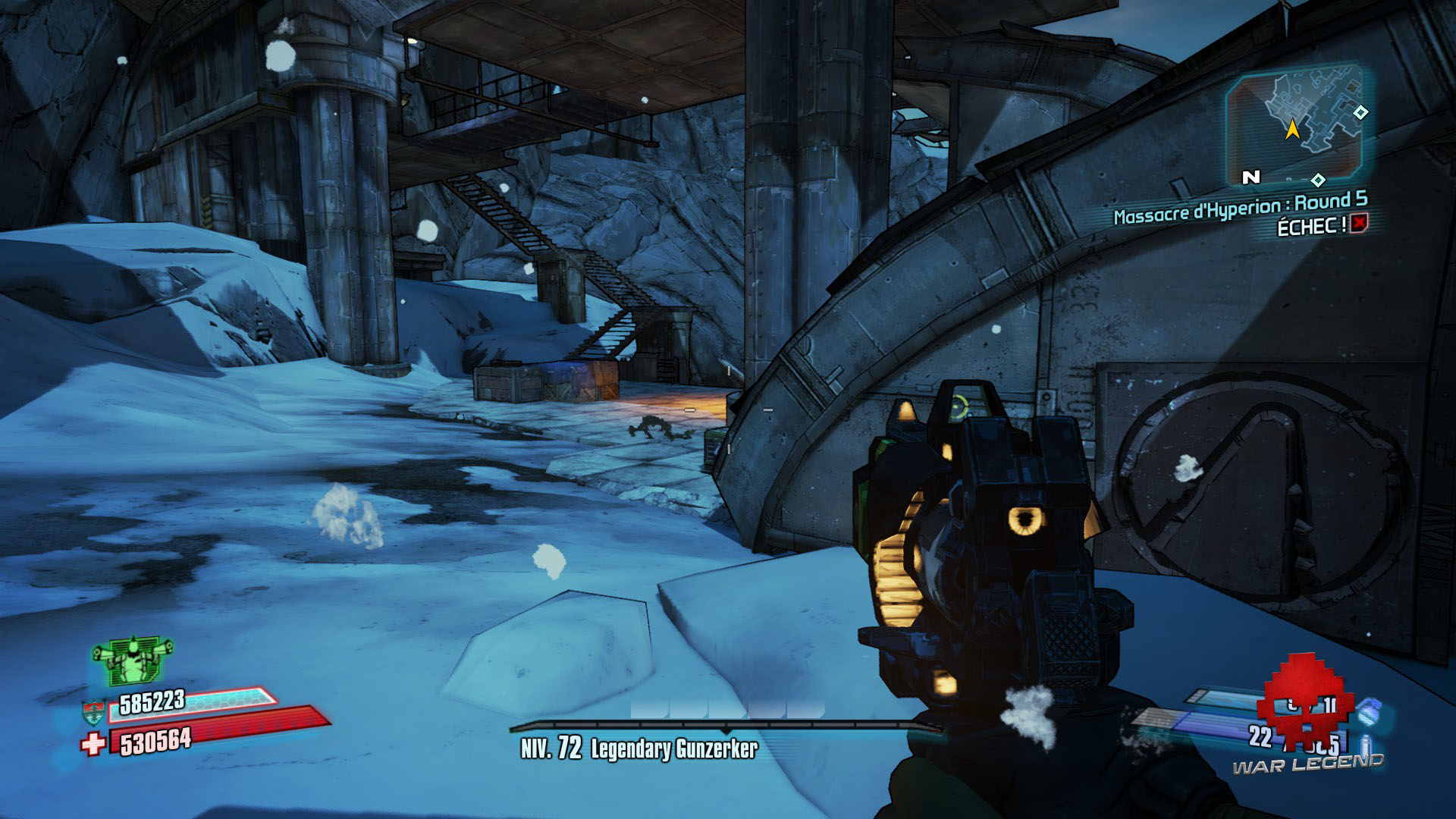
Task: Click the glowing grenade icon near the ammo counter
Action: pos(1368,714)
